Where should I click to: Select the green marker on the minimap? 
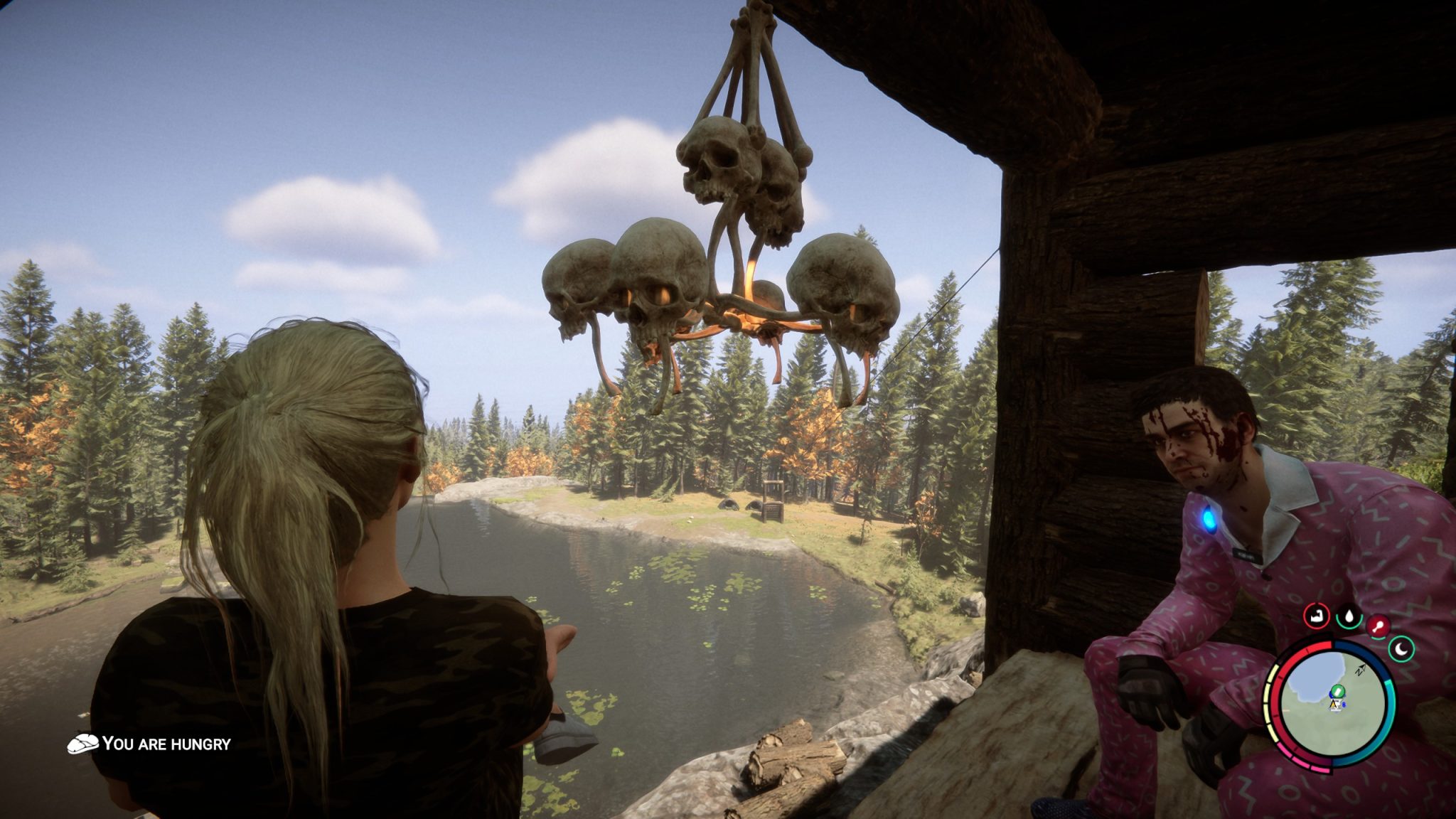coord(1337,690)
